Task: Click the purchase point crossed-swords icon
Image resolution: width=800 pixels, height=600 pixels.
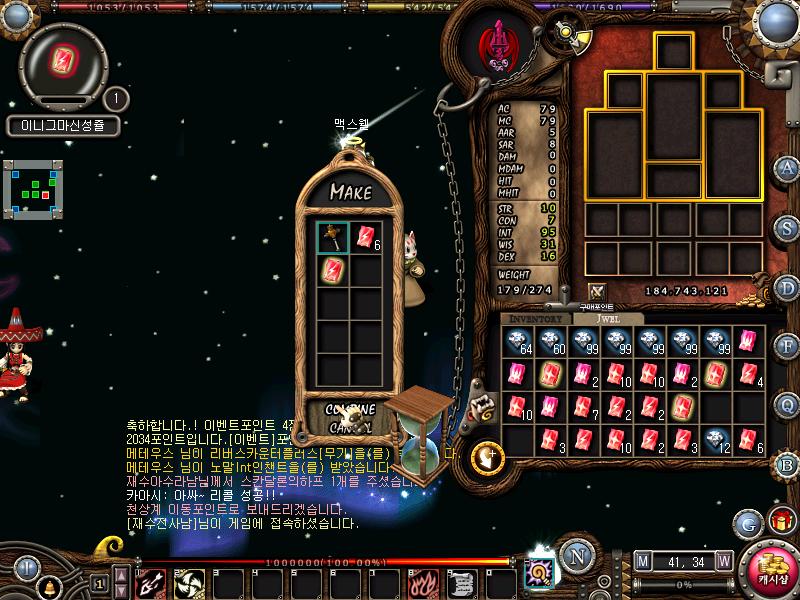Action: pos(597,291)
